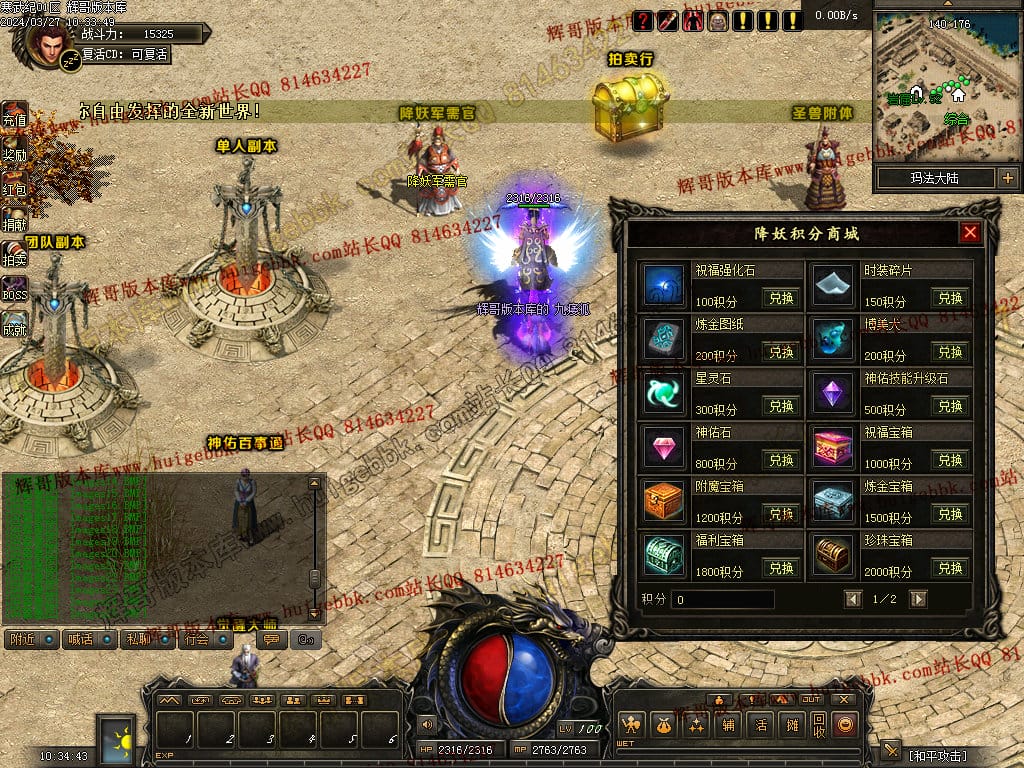Redeem the 时装碎片 for 150 points
Viewport: 1024px width, 768px height.
[949, 298]
